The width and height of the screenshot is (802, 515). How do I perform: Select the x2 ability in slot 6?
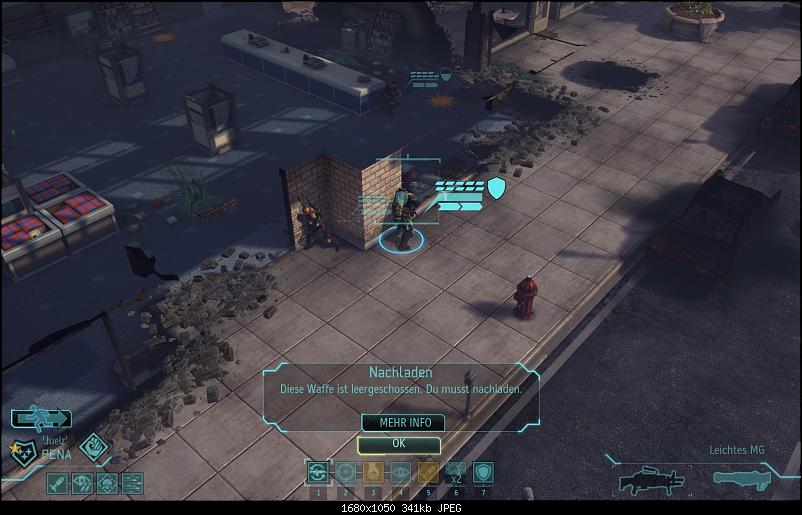(x=455, y=472)
